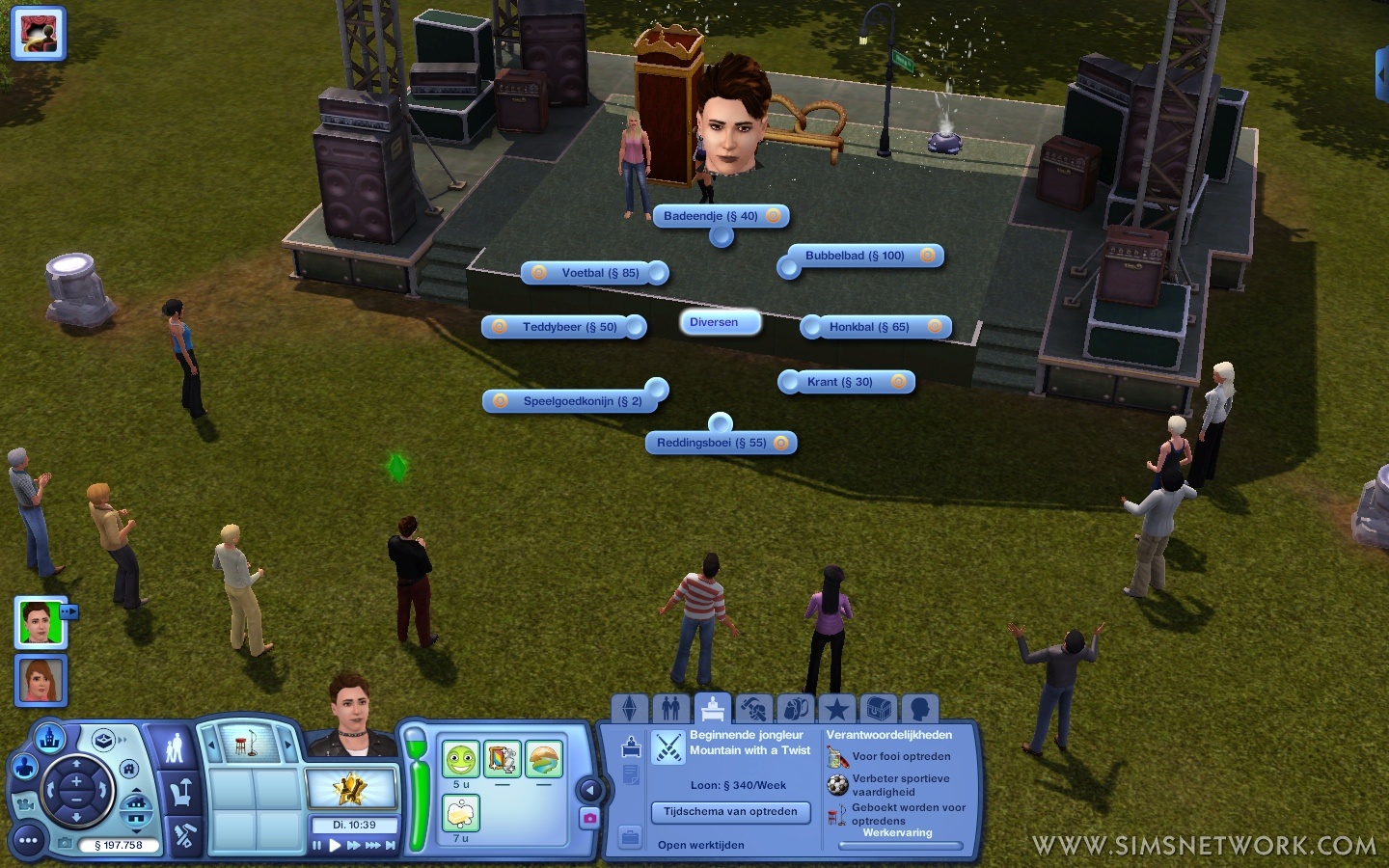Choose Teddybeer (§ 50) in the pie menu
This screenshot has height=868, width=1389.
569,327
